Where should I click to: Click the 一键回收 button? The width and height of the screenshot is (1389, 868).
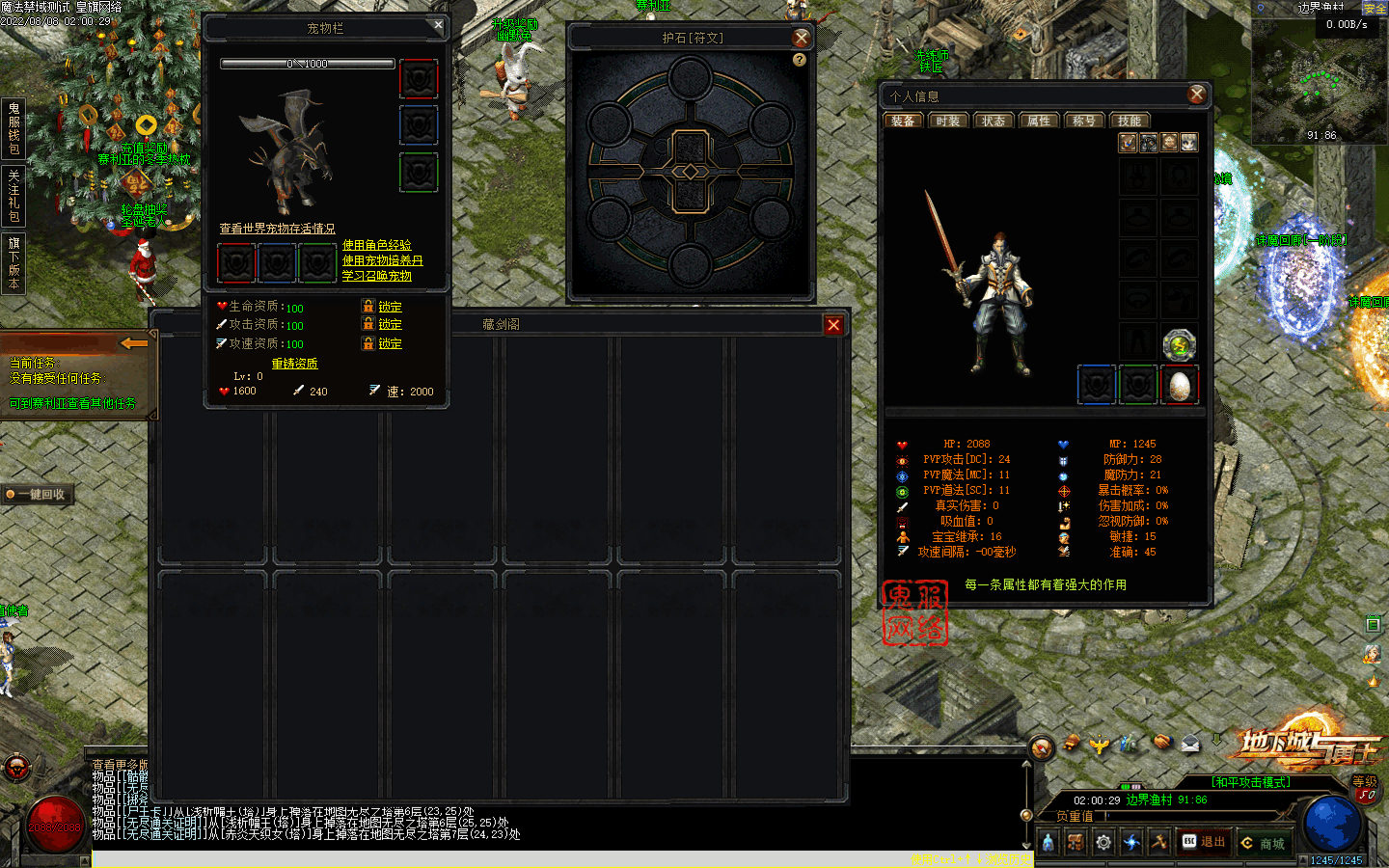pyautogui.click(x=40, y=495)
